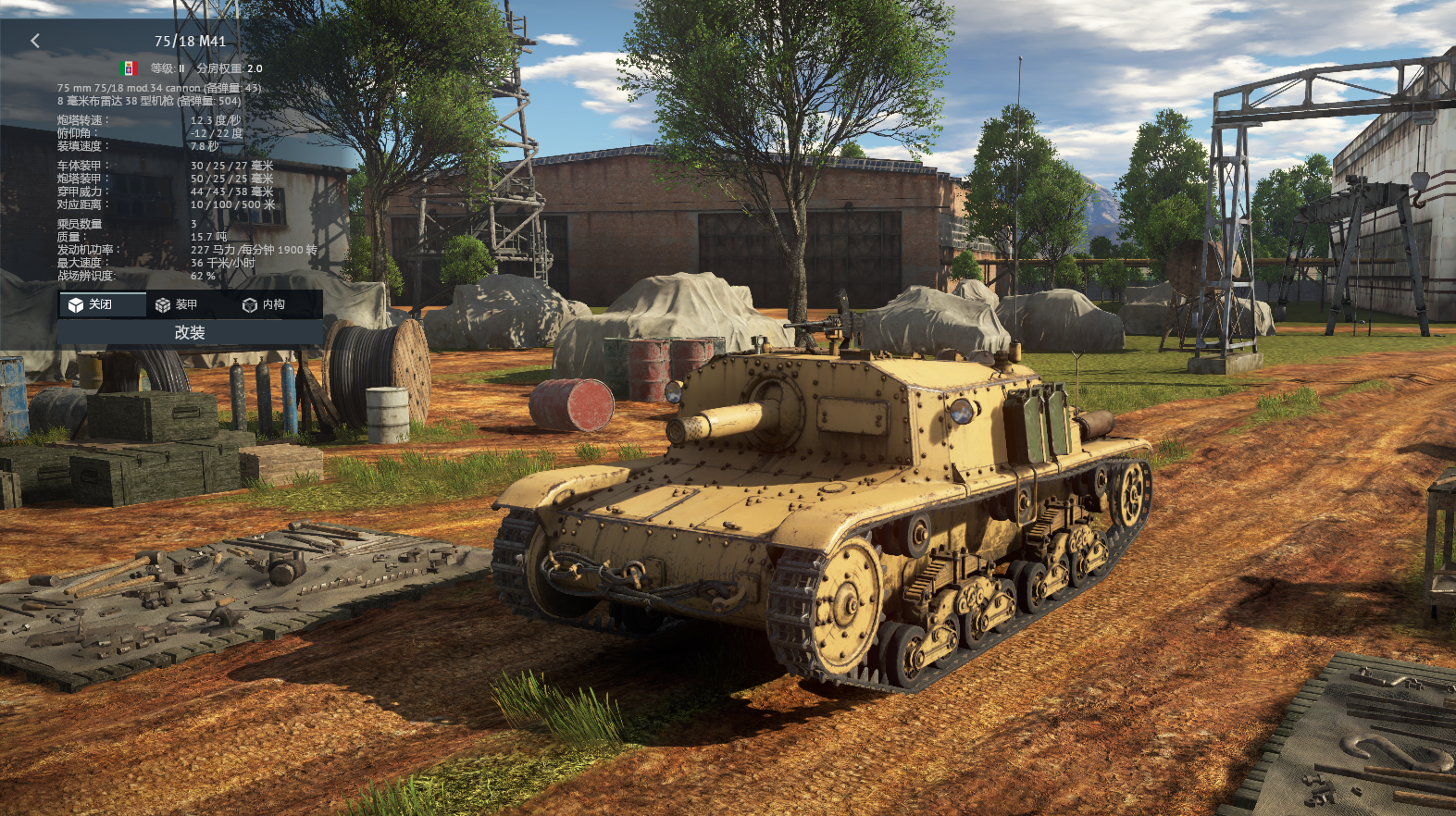Open the 改装 modifications button

[190, 332]
